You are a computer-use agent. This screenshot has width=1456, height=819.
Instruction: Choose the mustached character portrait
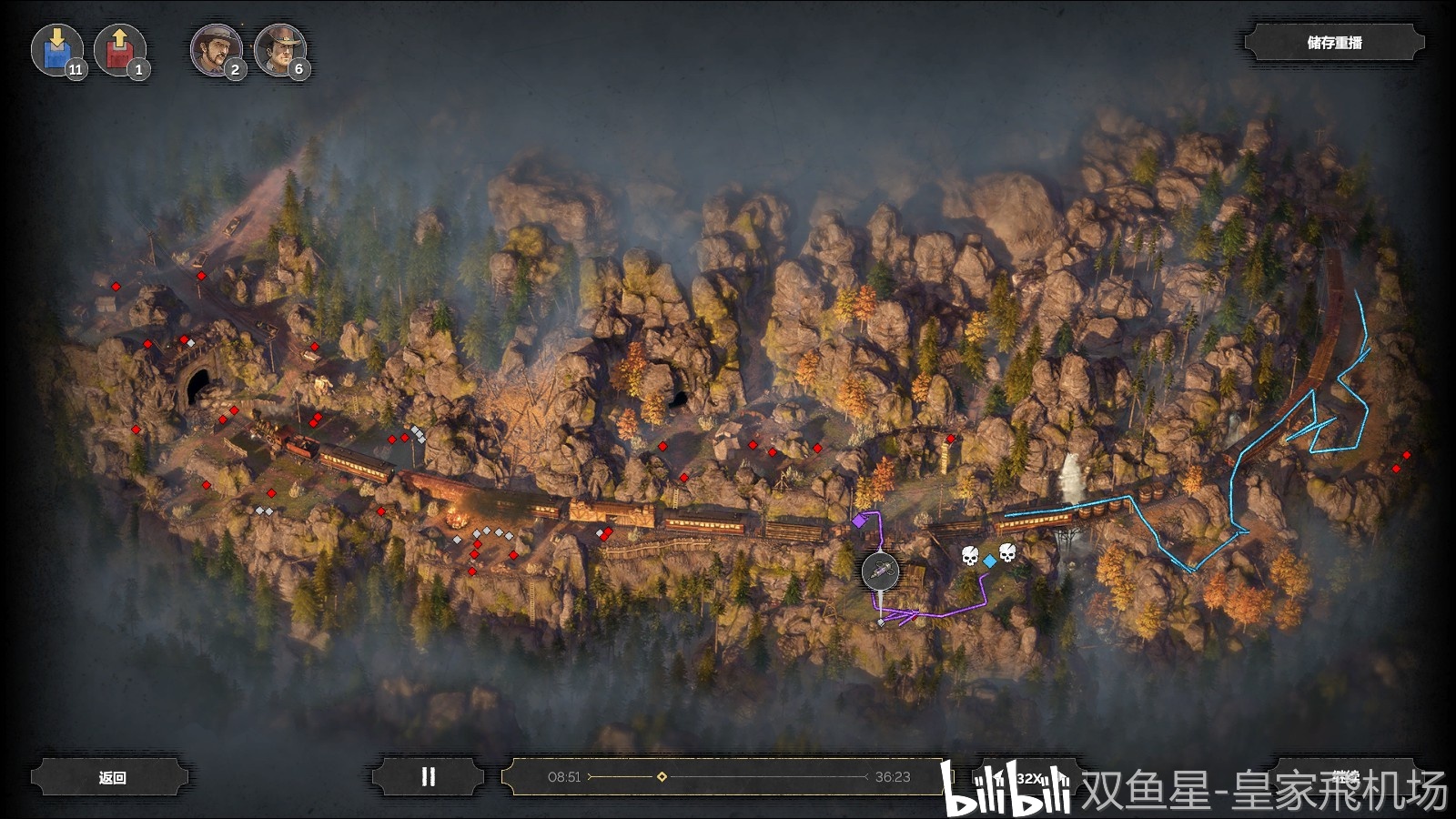coord(216,49)
